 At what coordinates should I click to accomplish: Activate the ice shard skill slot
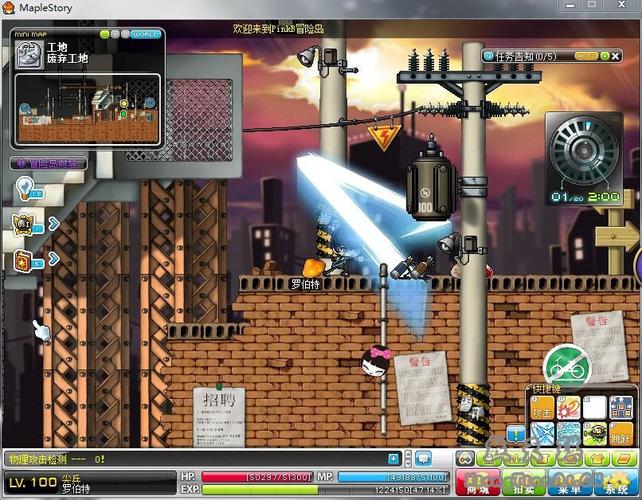click(541, 433)
